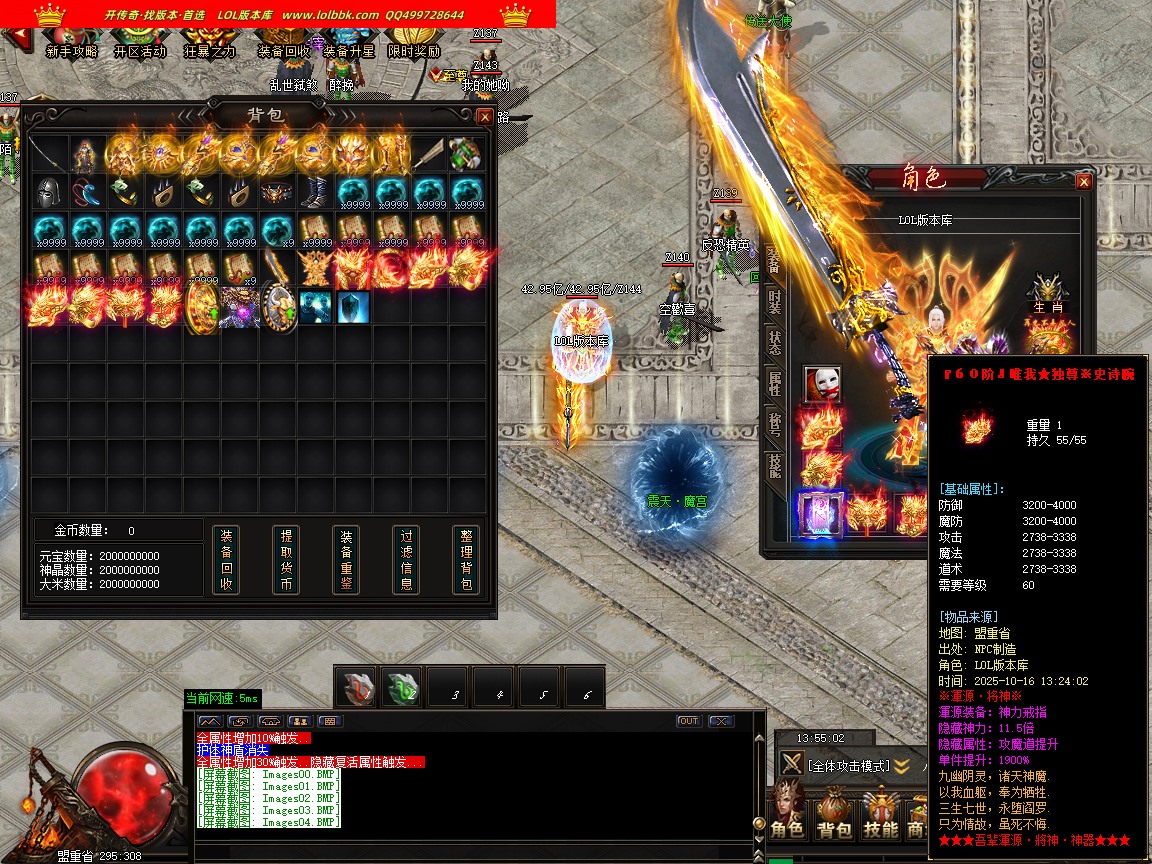Sort the bag with 整理背包
This screenshot has width=1152, height=864.
465,560
